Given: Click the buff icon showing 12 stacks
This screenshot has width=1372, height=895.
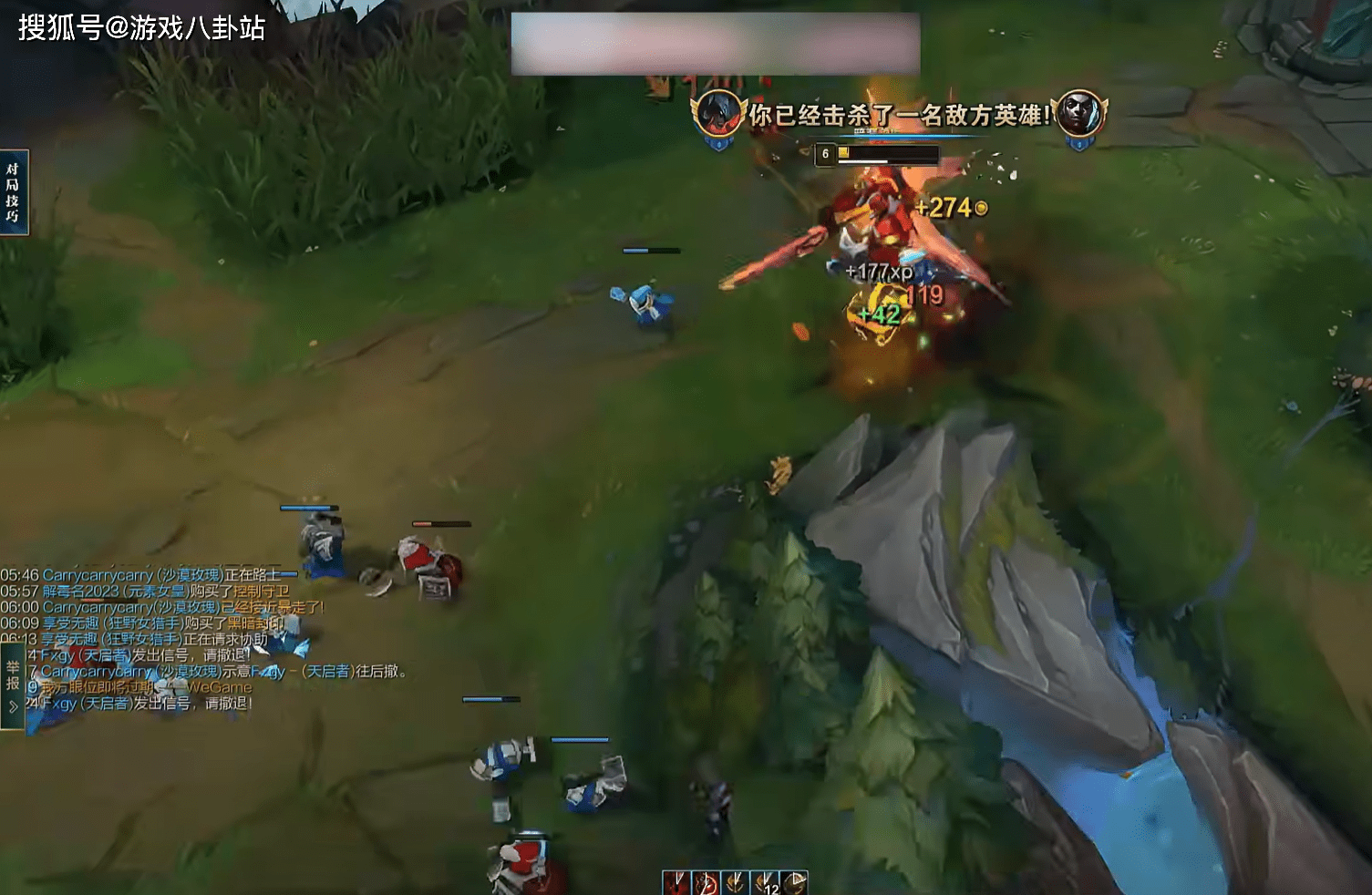Looking at the screenshot, I should click(x=765, y=882).
